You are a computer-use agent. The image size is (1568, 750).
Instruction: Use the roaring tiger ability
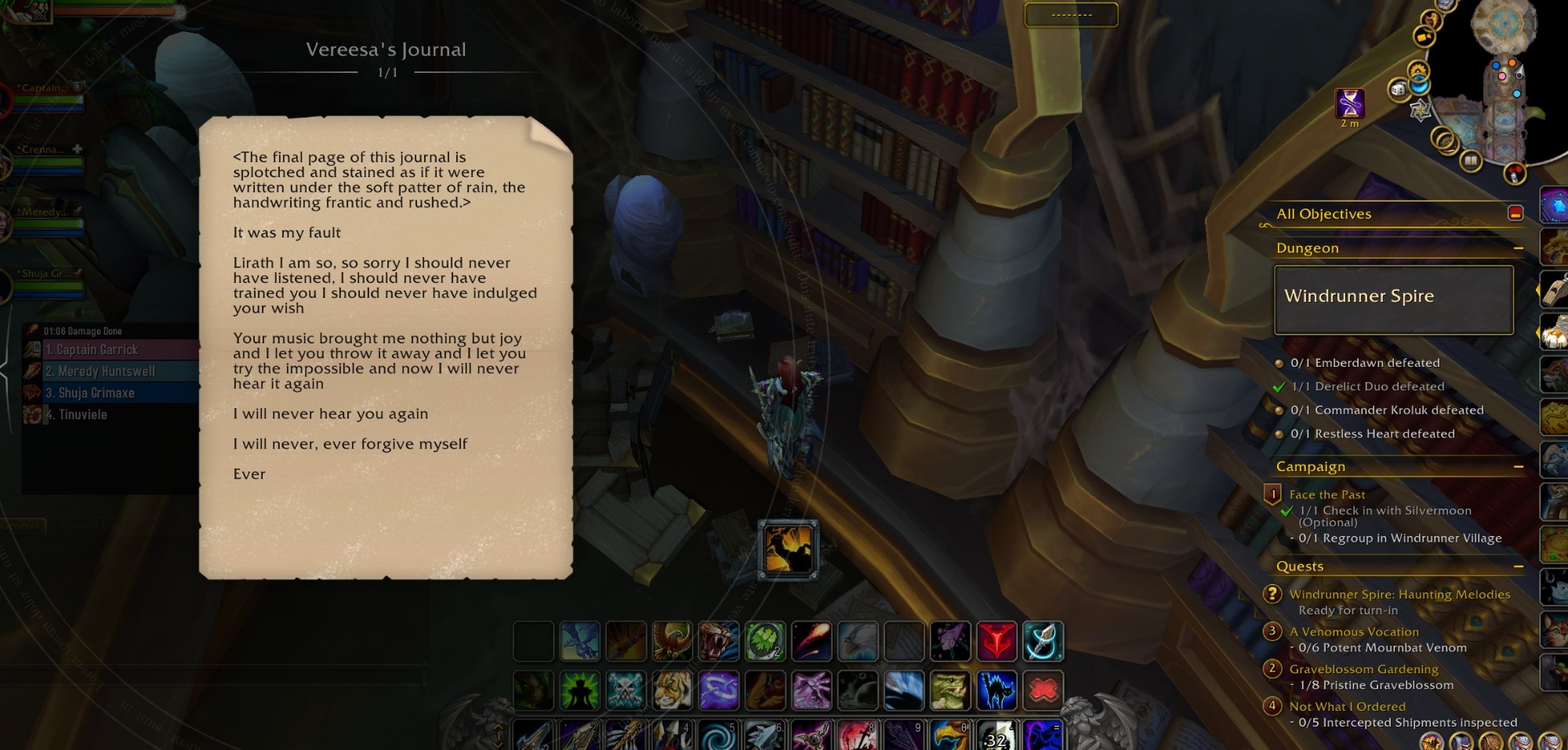(x=718, y=642)
